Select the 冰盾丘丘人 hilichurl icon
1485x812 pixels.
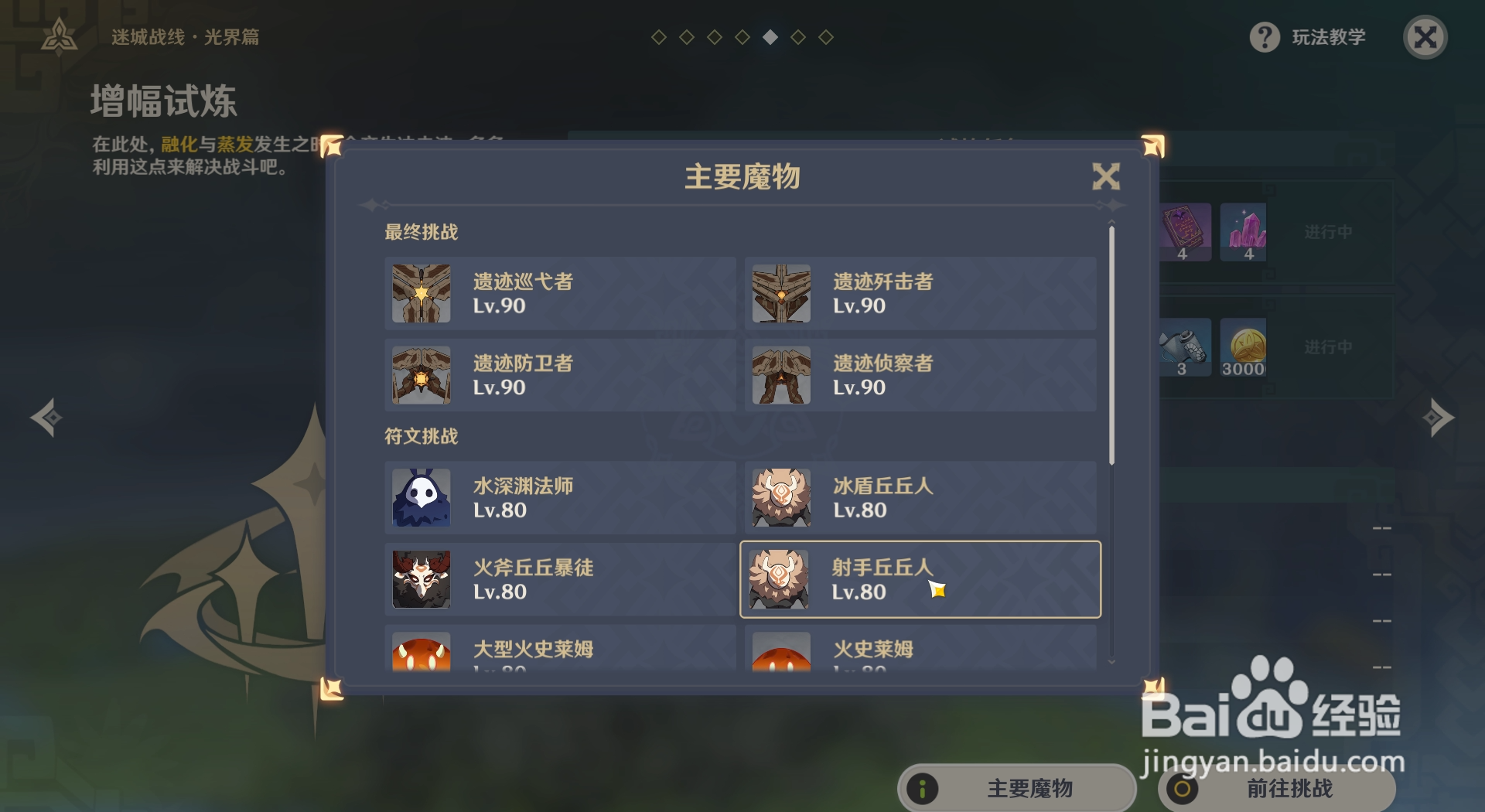pyautogui.click(x=780, y=498)
